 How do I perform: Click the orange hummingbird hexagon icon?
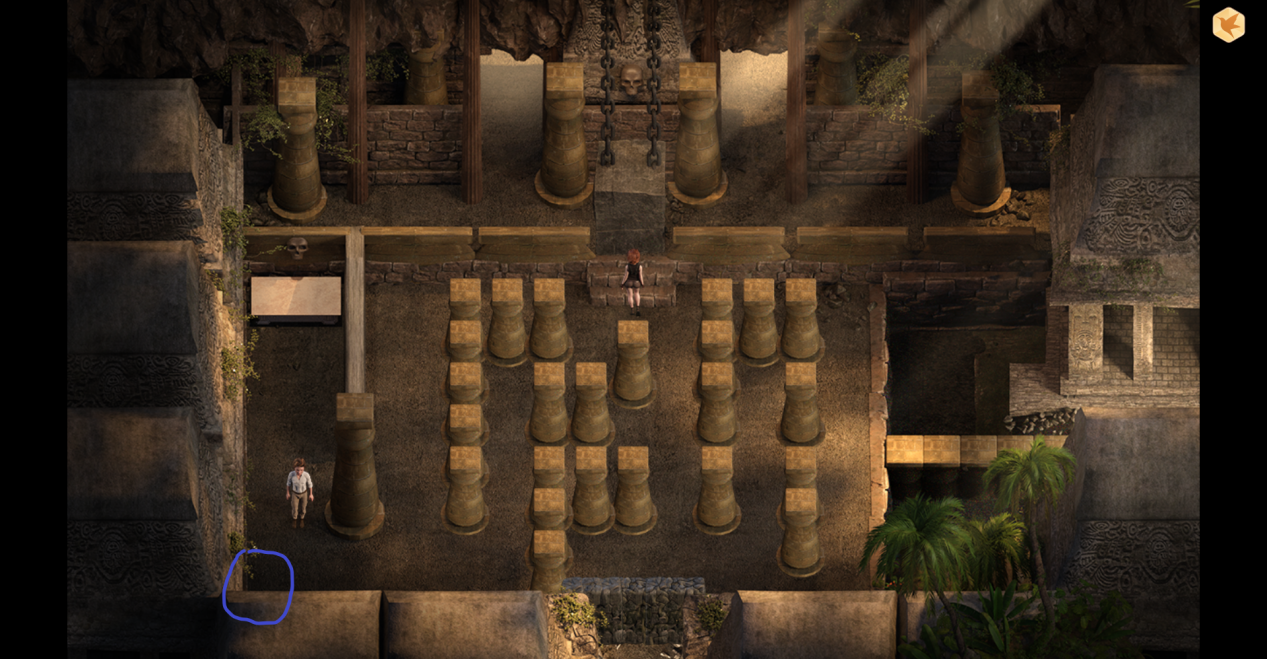[x=1228, y=25]
